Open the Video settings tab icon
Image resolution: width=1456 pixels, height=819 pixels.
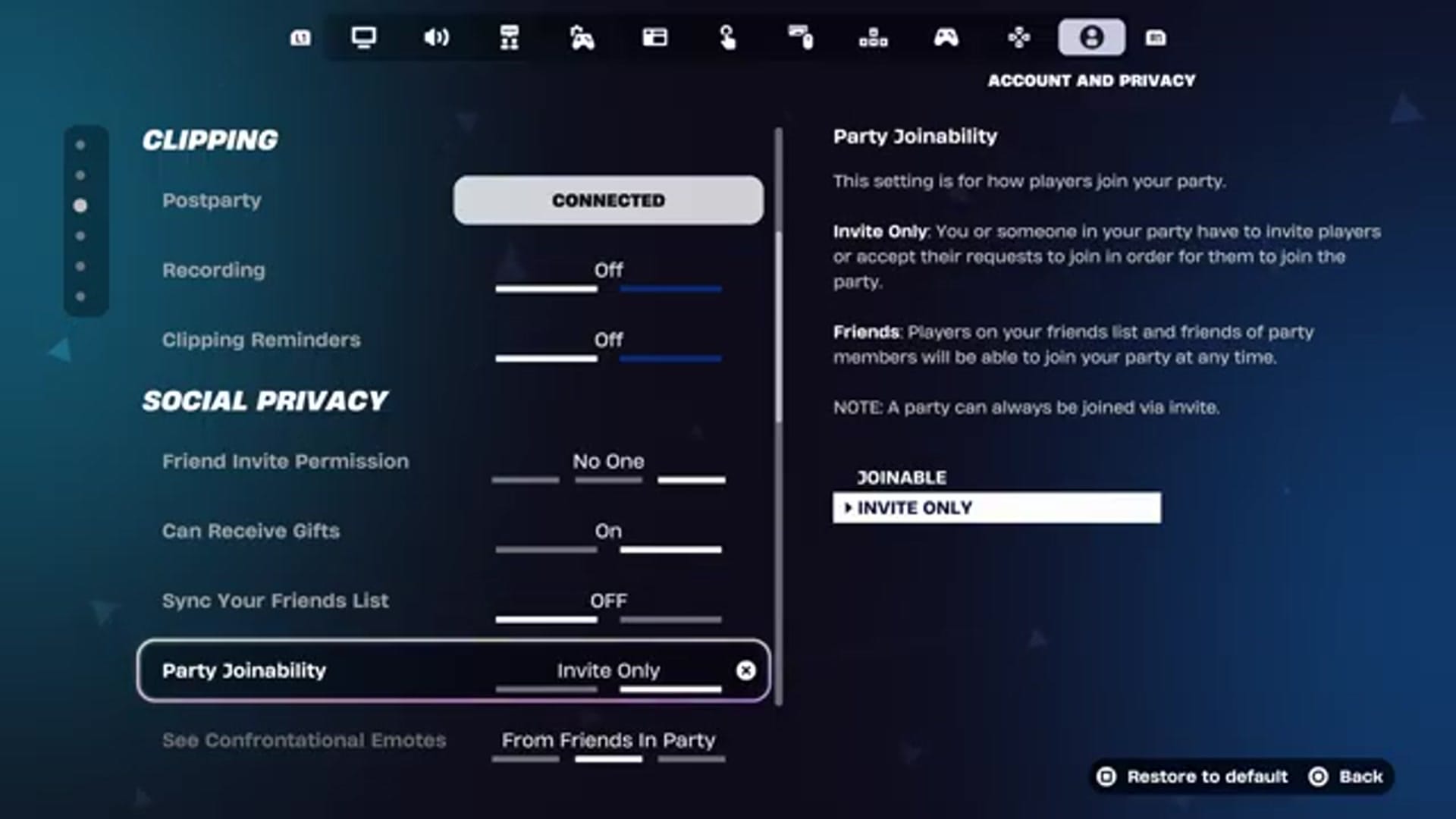click(x=364, y=37)
